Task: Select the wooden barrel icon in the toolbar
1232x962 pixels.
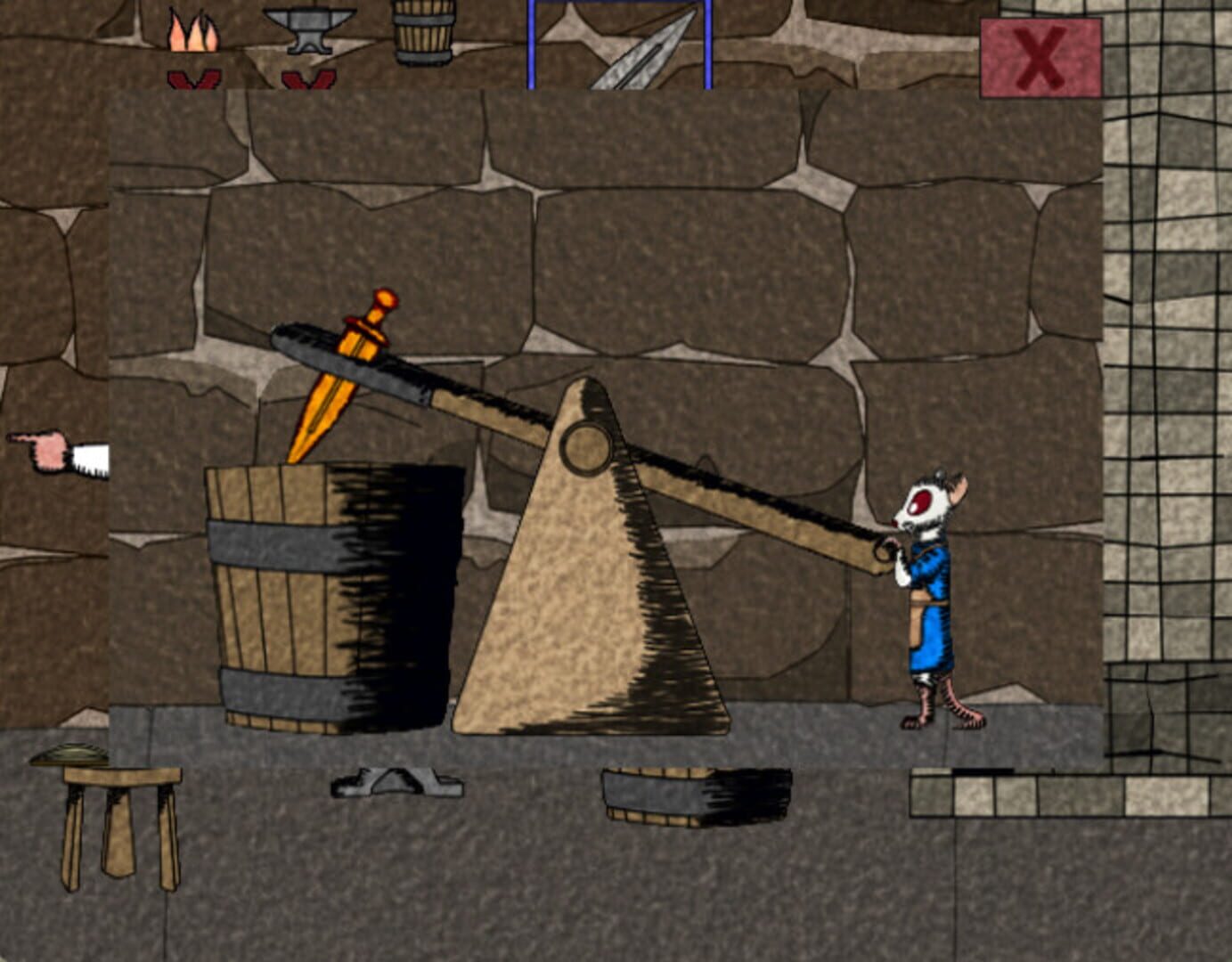Action: click(423, 31)
